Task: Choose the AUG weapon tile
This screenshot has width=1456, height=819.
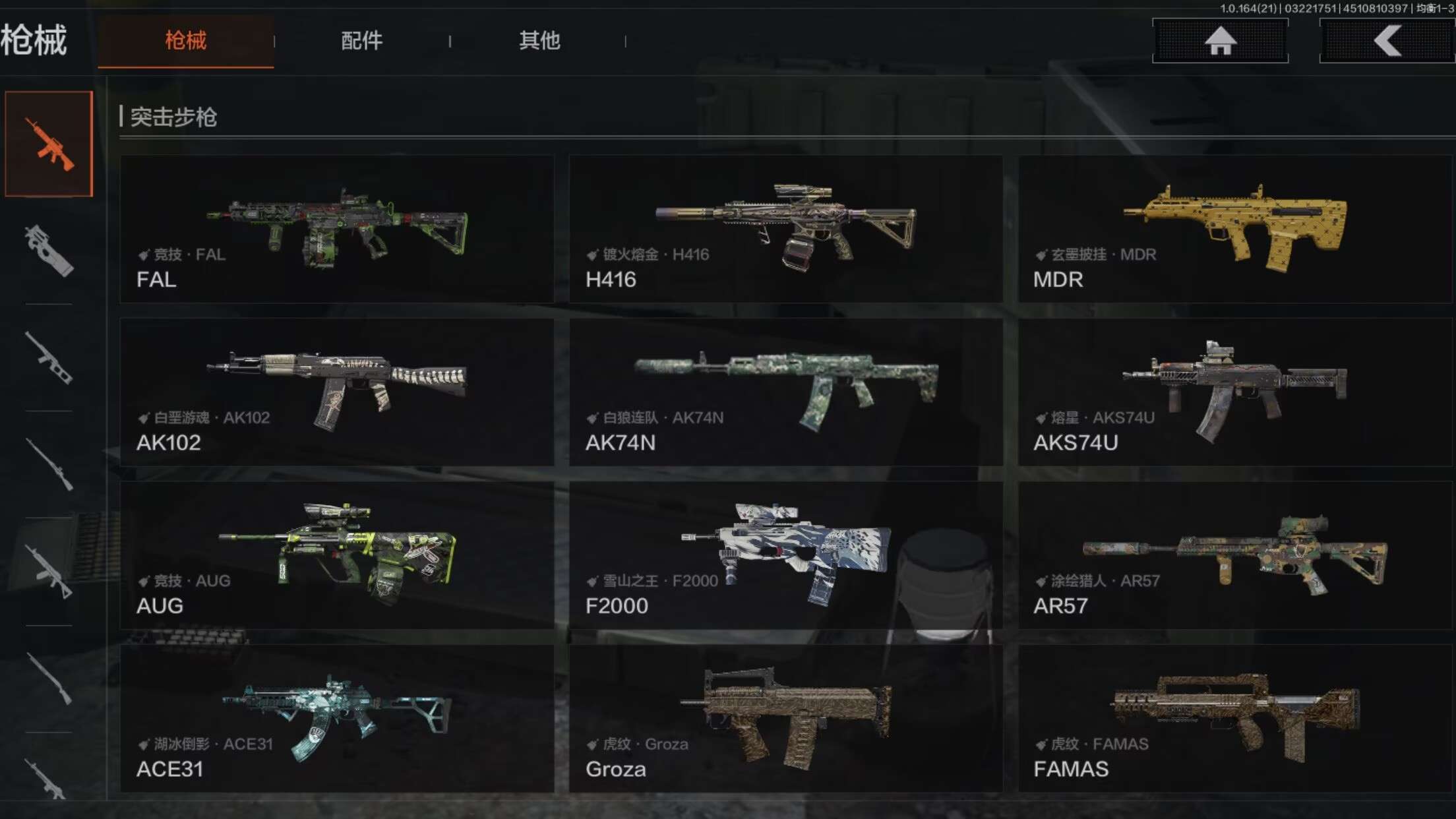Action: coord(337,555)
